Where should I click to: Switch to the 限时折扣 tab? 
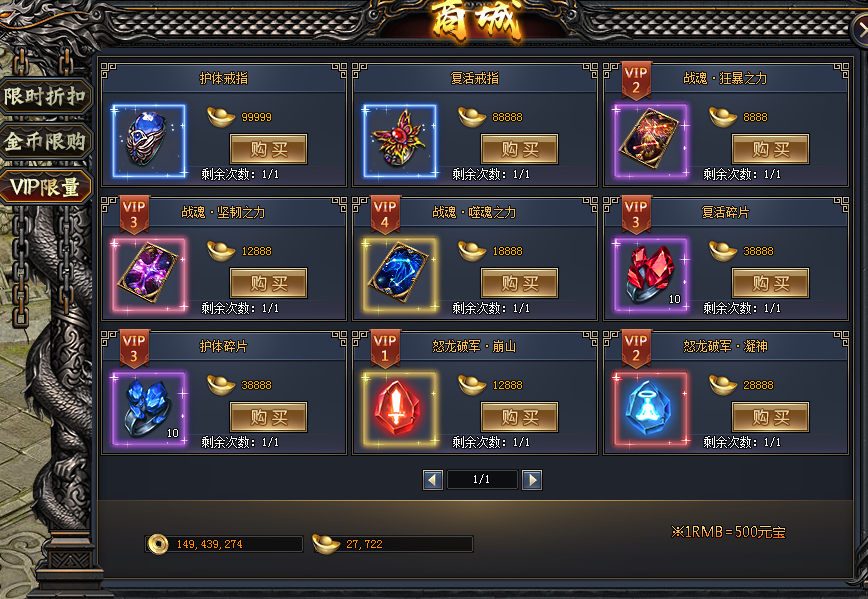pos(46,97)
